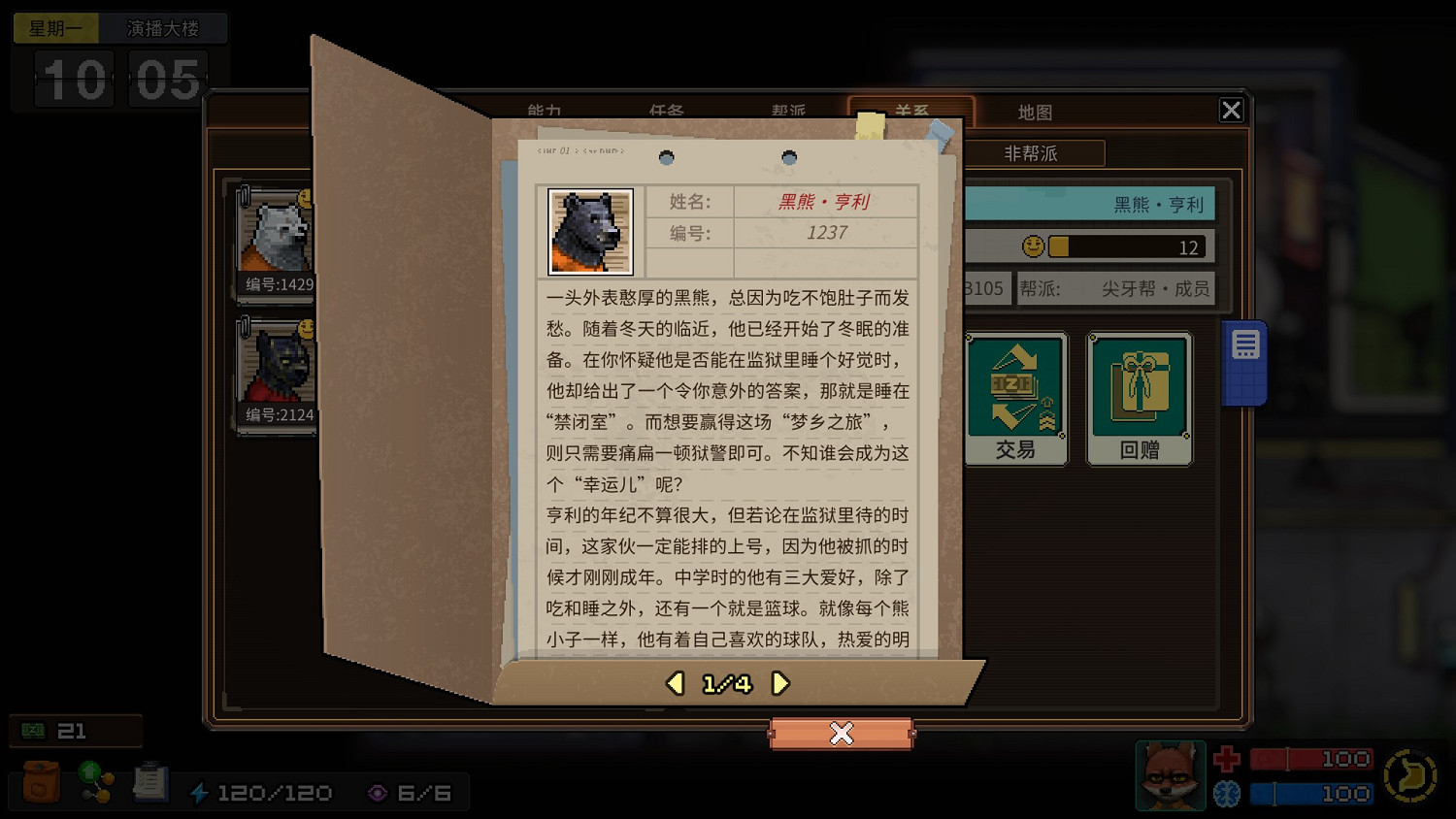Click the red health cross icon
1456x819 pixels.
pyautogui.click(x=1226, y=759)
